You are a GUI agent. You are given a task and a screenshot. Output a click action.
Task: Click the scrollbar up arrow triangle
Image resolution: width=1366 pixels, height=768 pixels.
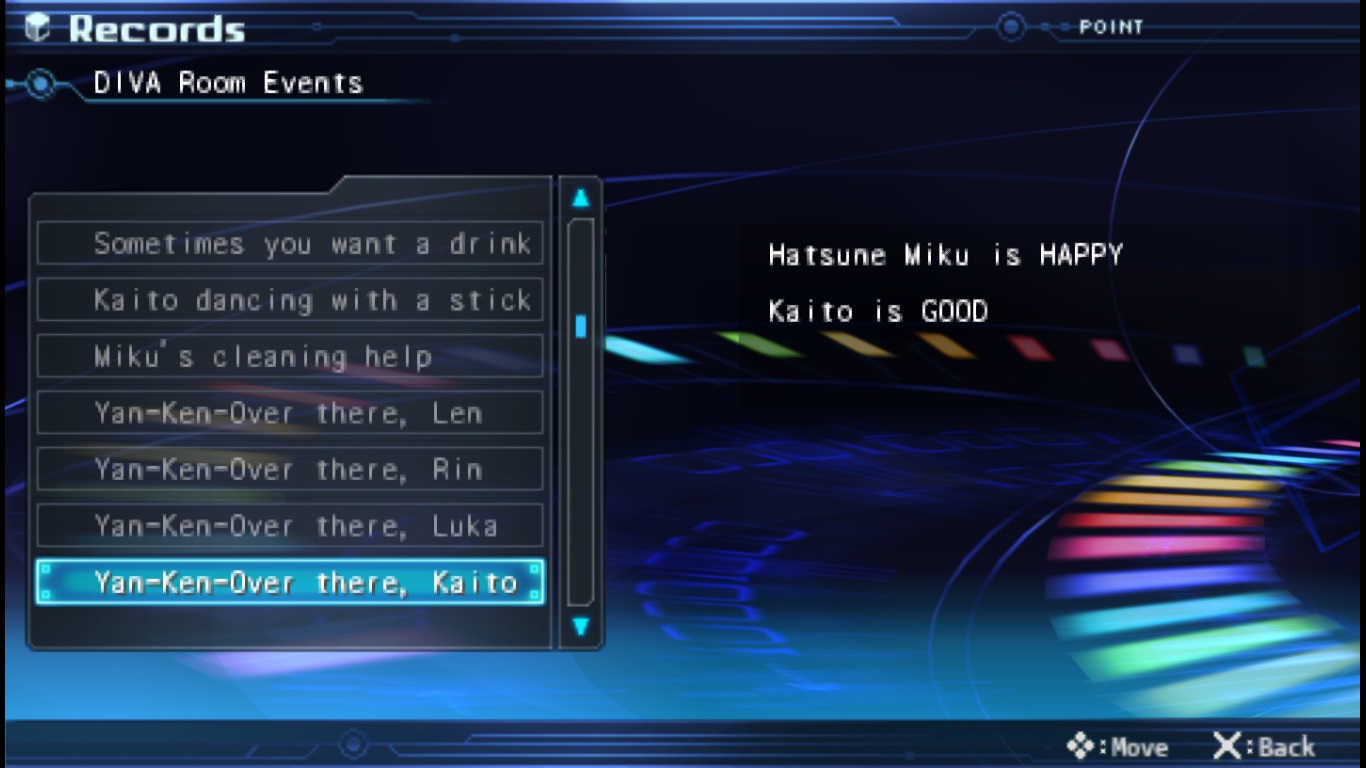[x=581, y=196]
